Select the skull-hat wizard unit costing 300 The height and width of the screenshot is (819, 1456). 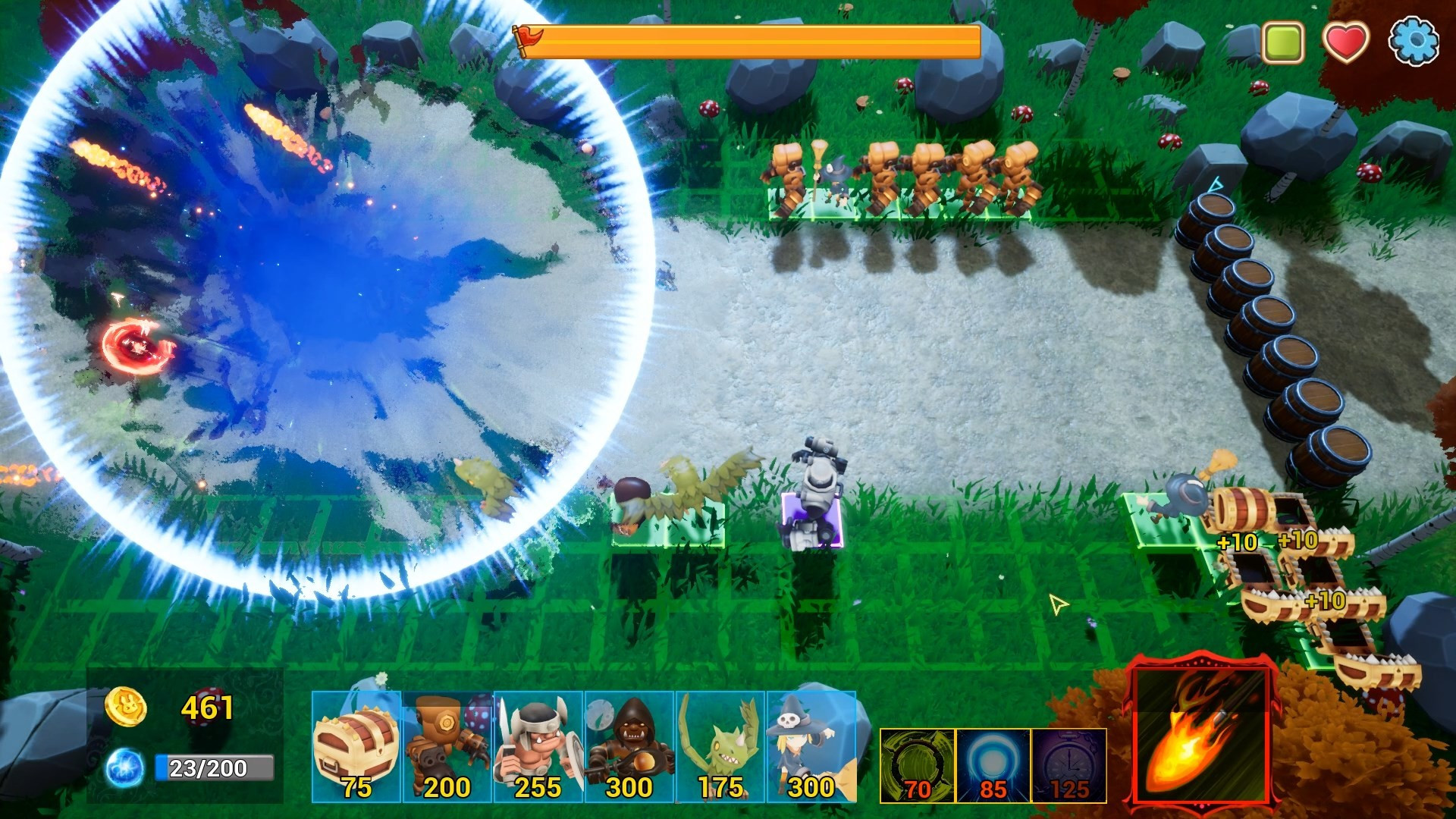point(811,746)
